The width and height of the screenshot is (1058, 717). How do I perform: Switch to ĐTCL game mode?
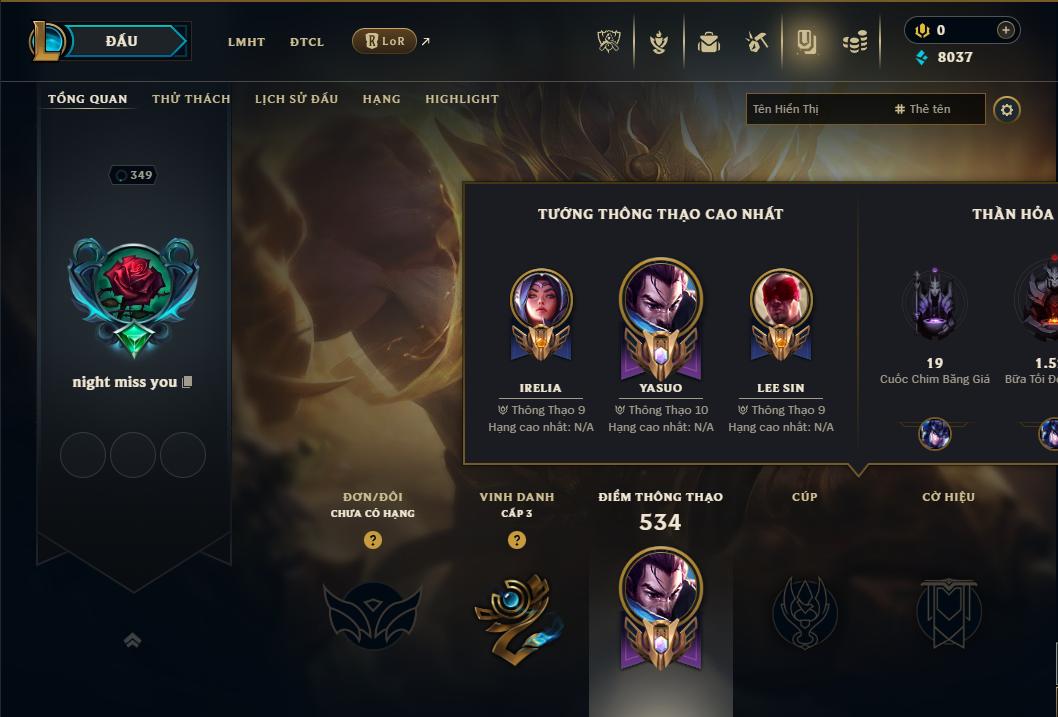coord(307,42)
